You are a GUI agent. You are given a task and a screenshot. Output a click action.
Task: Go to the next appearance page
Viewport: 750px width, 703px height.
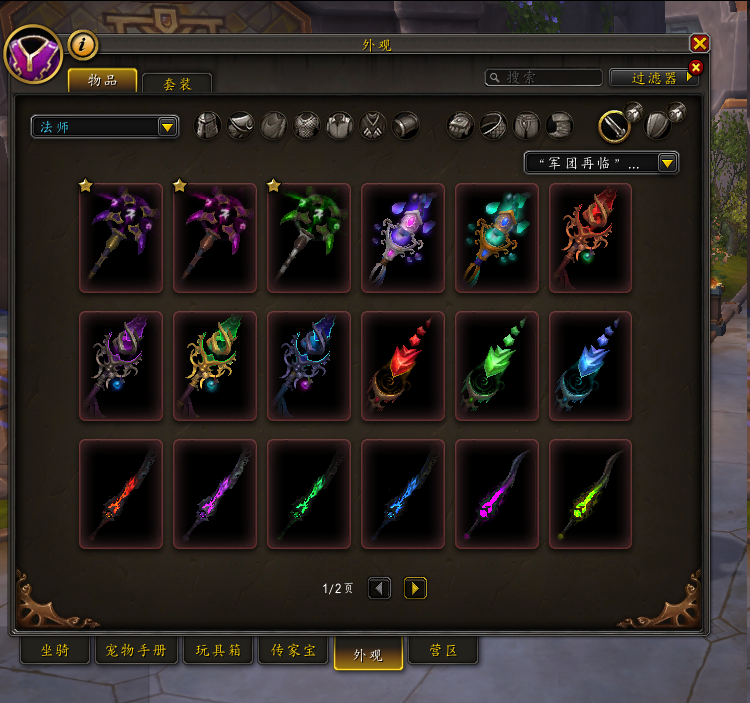point(415,588)
